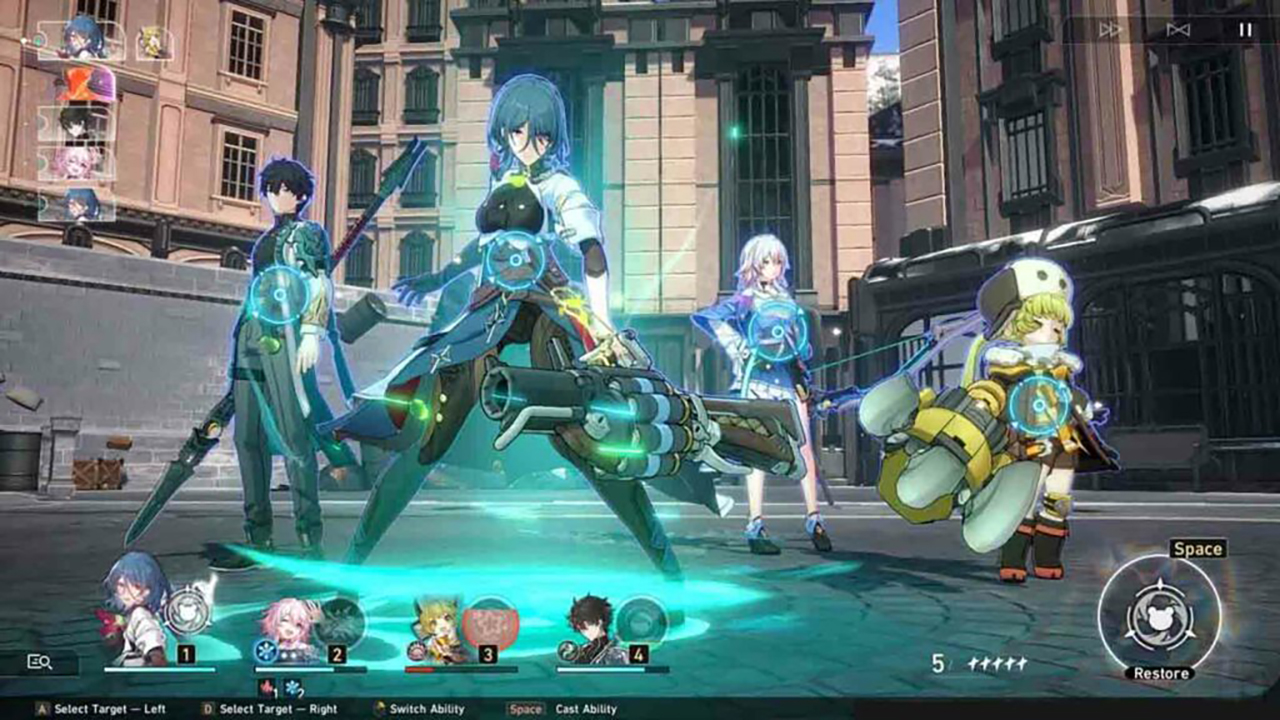Open the battle details magnifier list icon
Viewport: 1280px width, 720px height.
click(40, 661)
